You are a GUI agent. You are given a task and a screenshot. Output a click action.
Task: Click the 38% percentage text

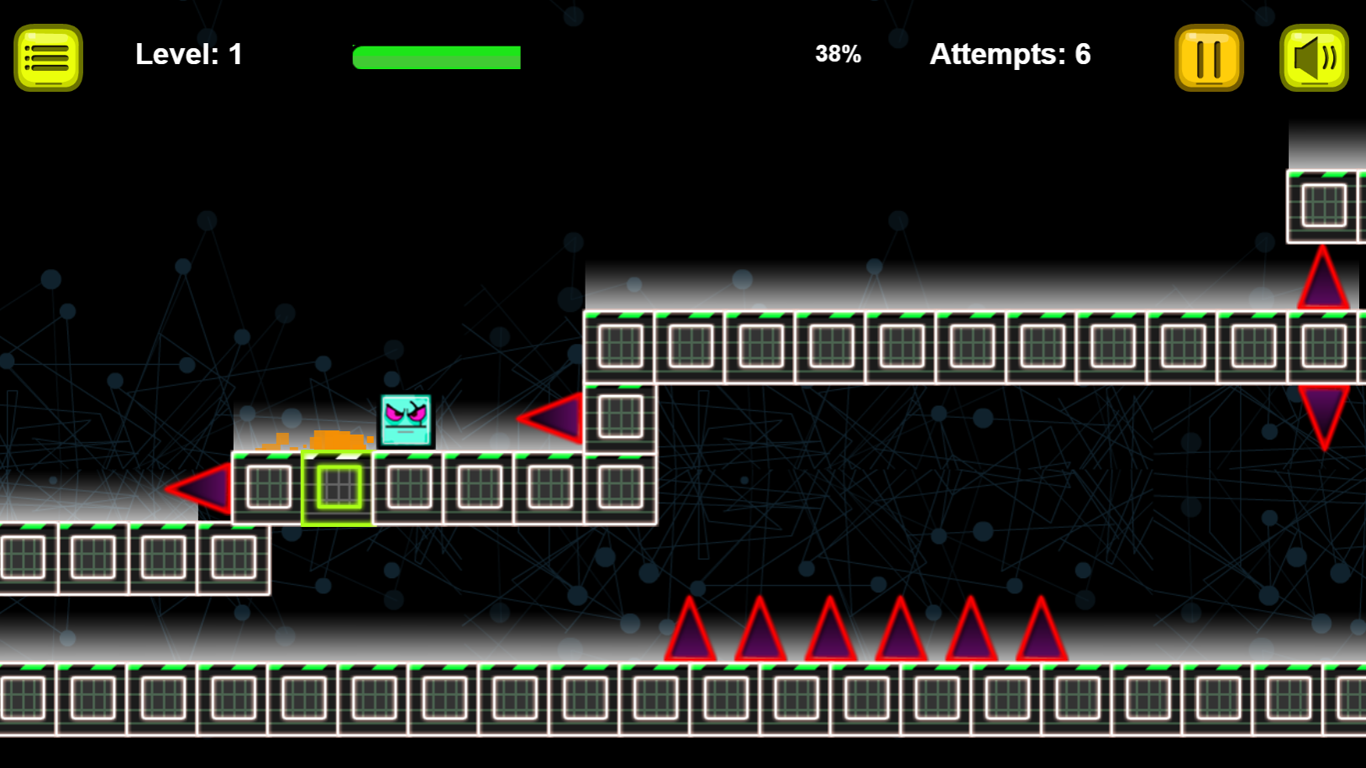click(x=838, y=54)
